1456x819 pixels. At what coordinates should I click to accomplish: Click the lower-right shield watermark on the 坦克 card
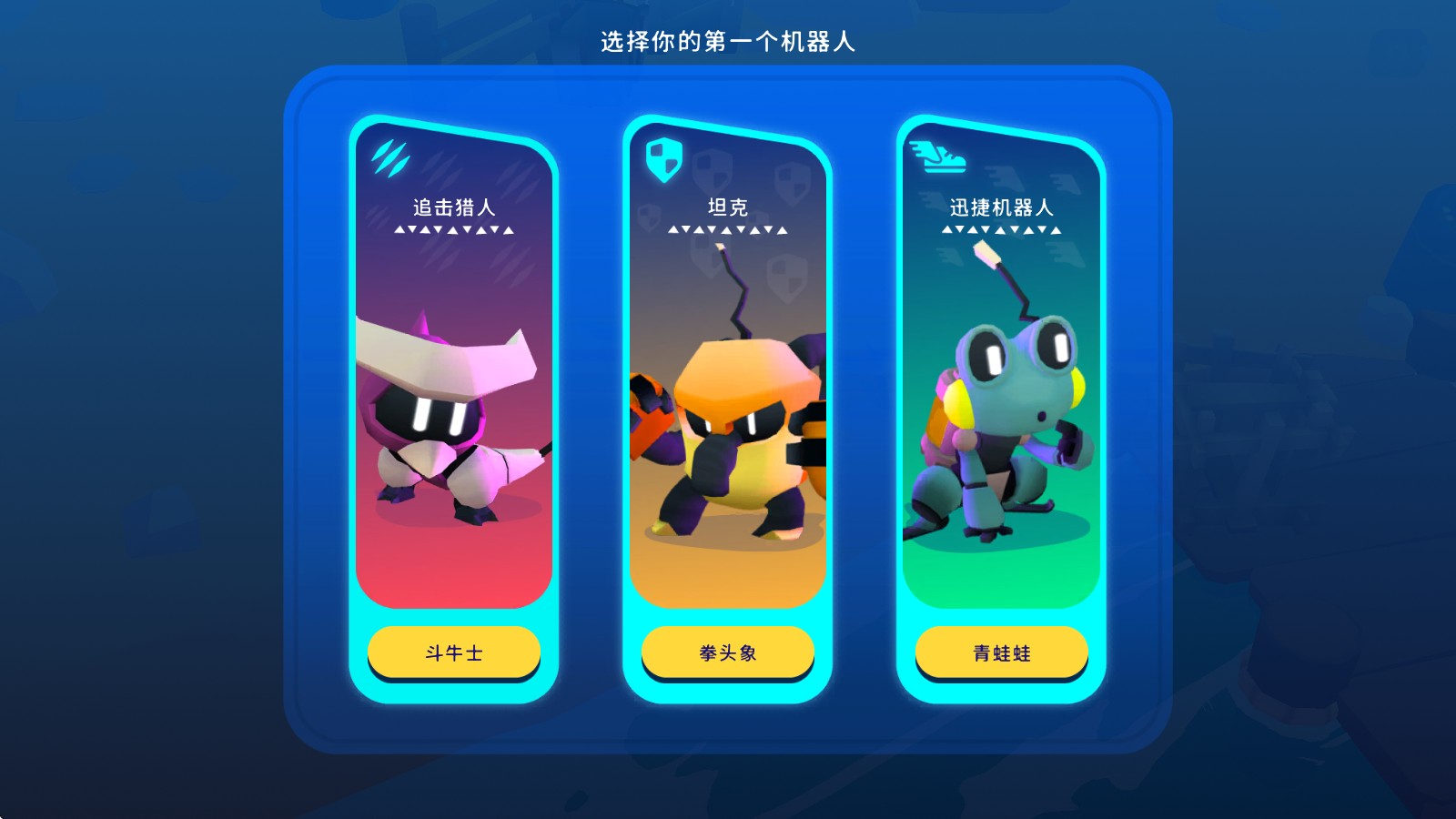point(787,278)
